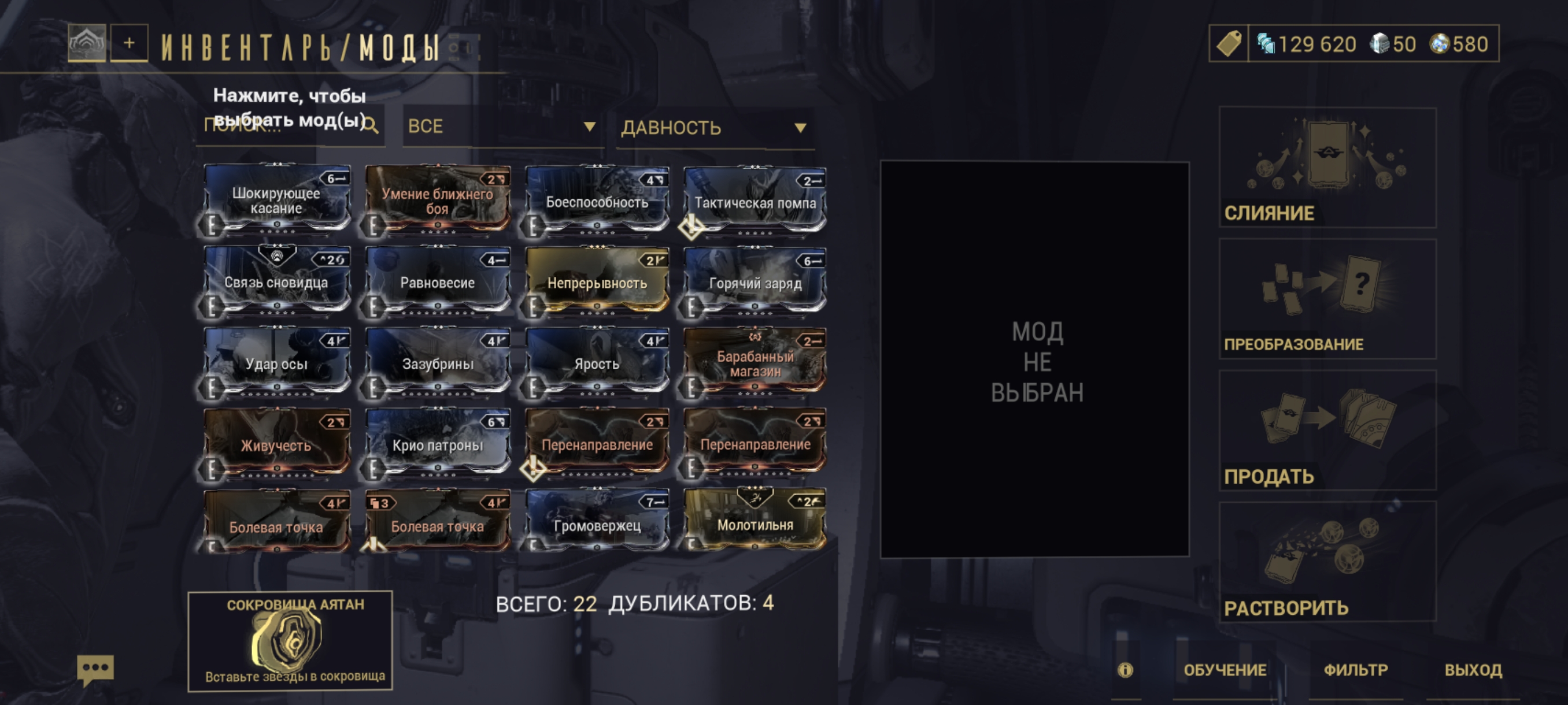The width and height of the screenshot is (1568, 705).
Task: Open the ВСЕ category dropdown
Action: pos(502,127)
